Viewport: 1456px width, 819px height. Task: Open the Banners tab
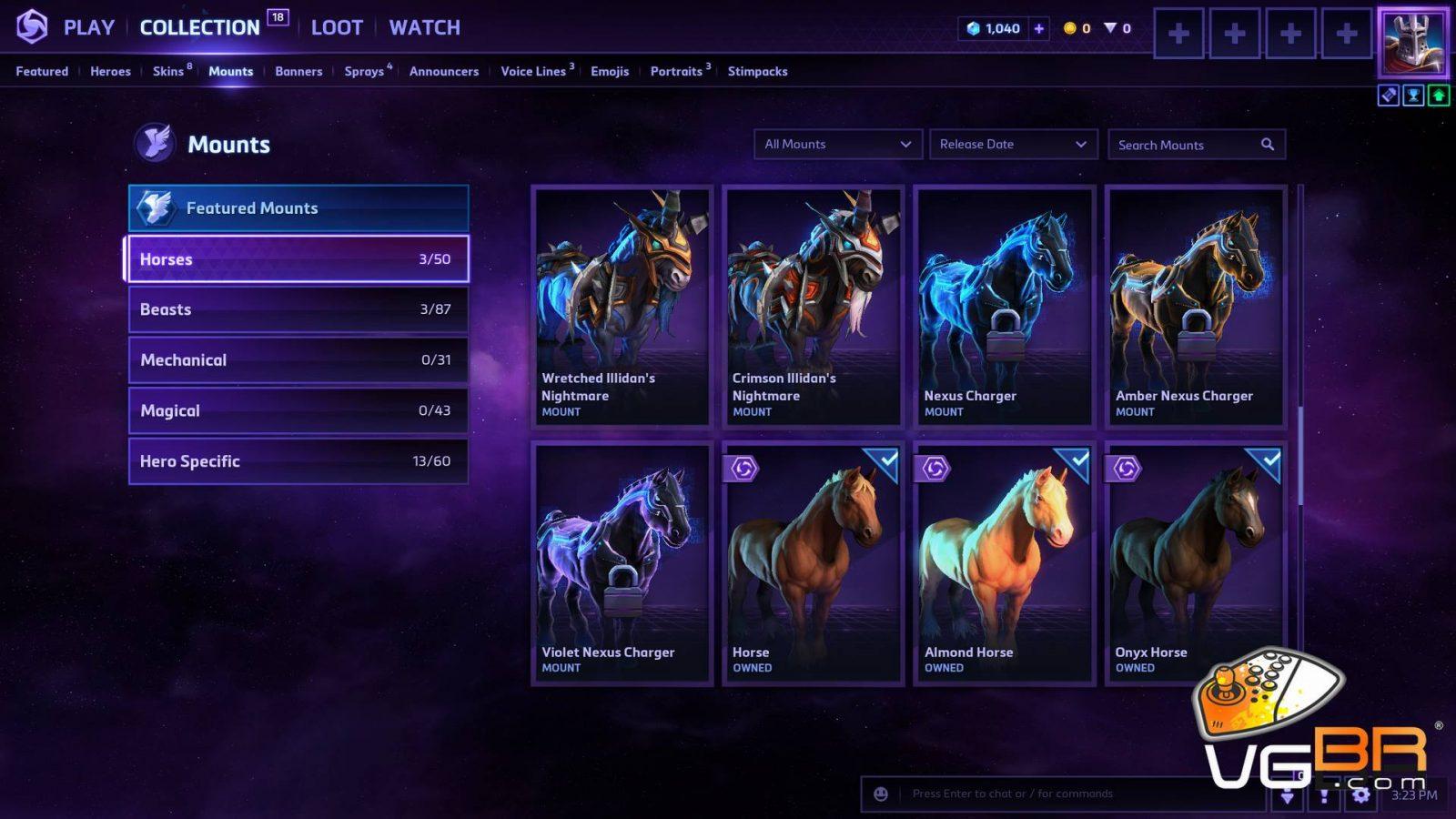[x=298, y=71]
